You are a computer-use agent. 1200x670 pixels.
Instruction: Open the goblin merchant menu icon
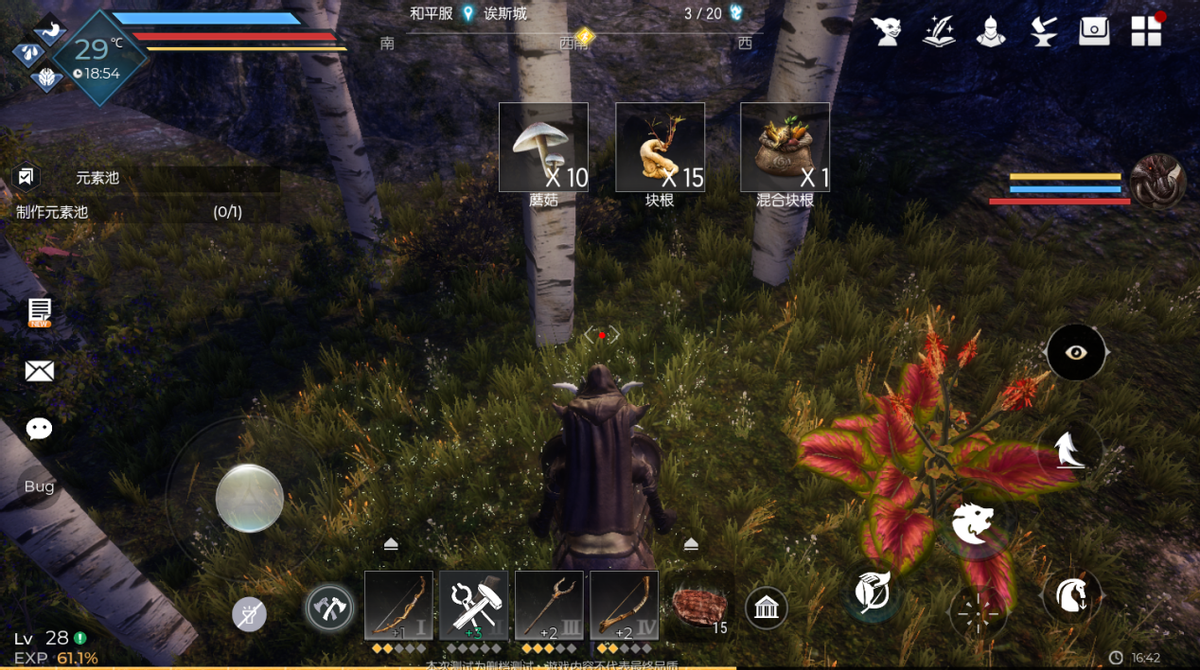(886, 31)
